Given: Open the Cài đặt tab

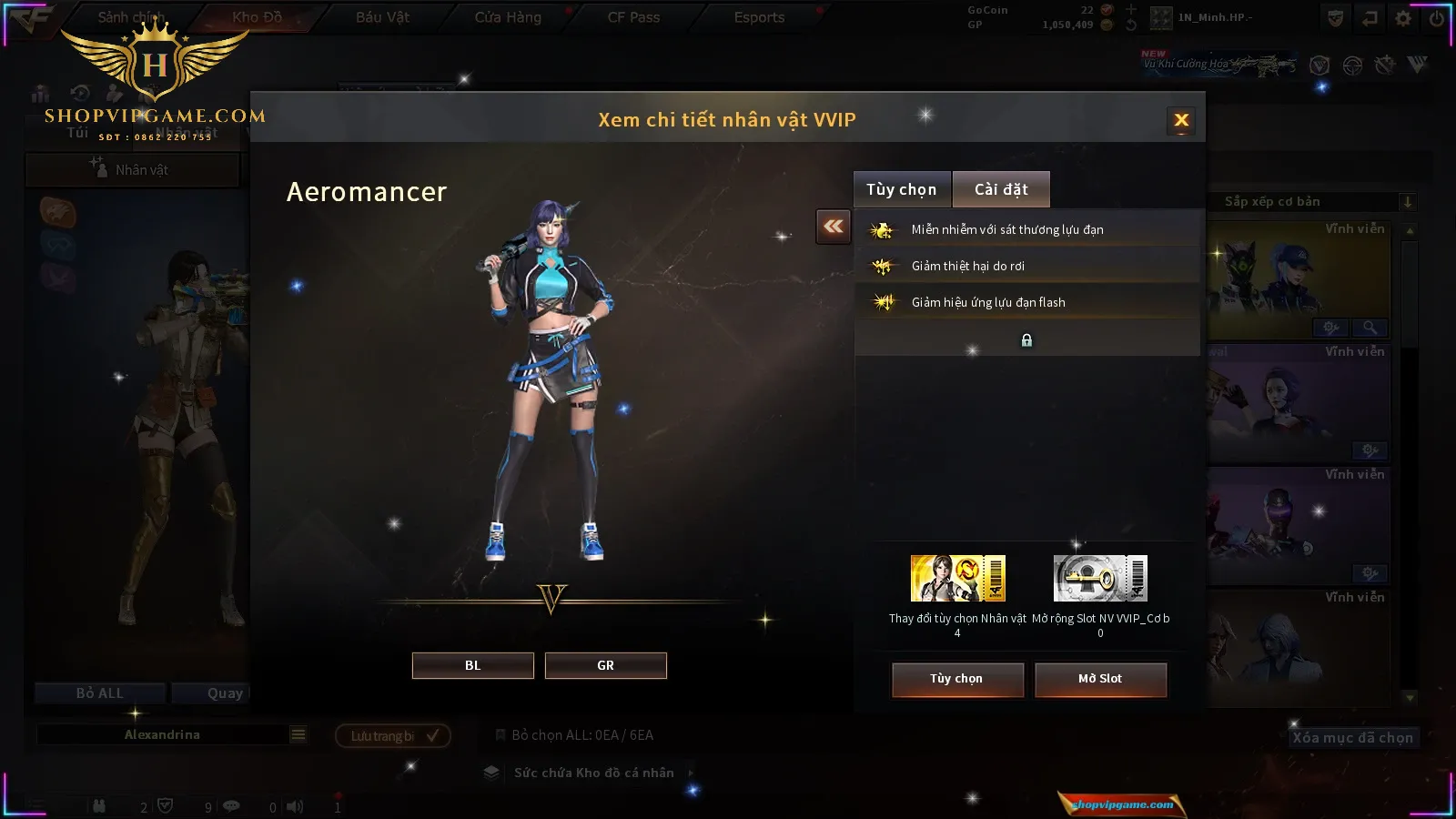Looking at the screenshot, I should [1001, 189].
